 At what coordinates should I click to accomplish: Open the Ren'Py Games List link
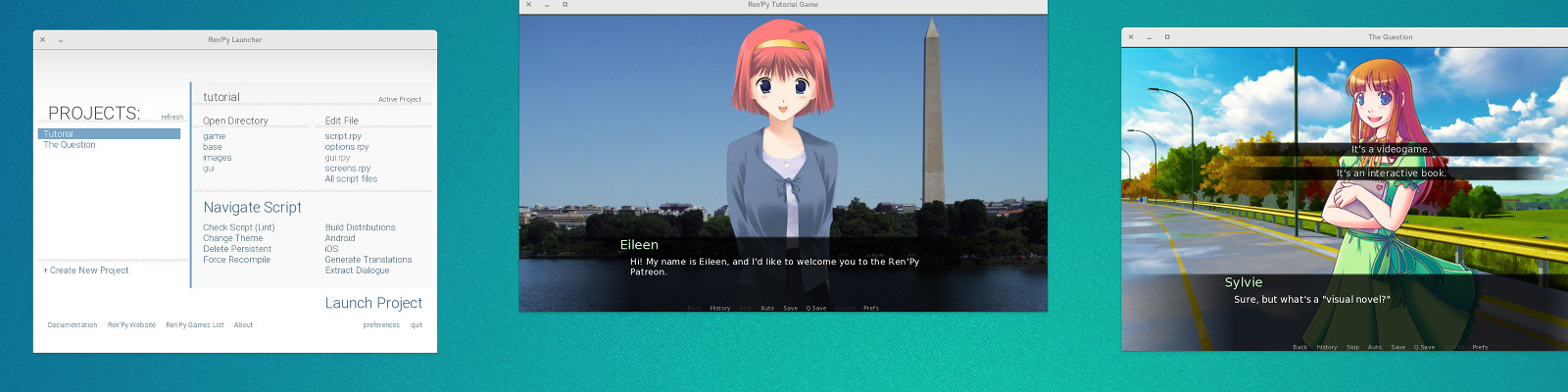coord(195,325)
